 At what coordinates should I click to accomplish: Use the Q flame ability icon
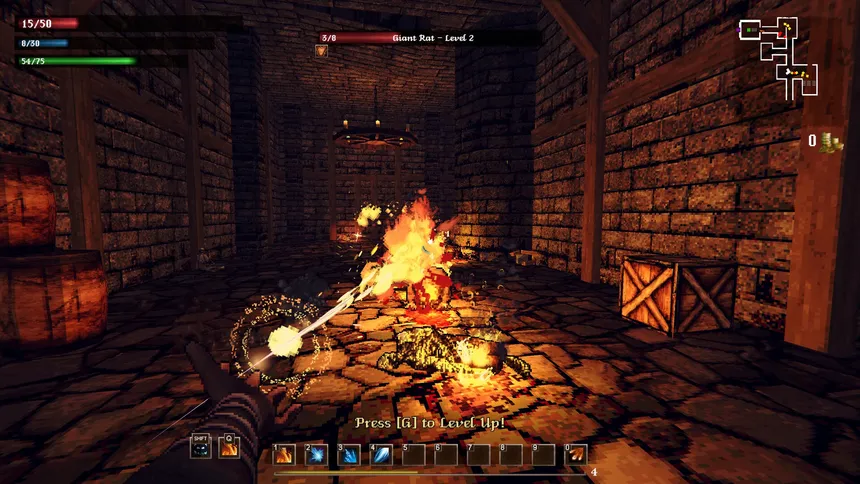click(x=229, y=447)
